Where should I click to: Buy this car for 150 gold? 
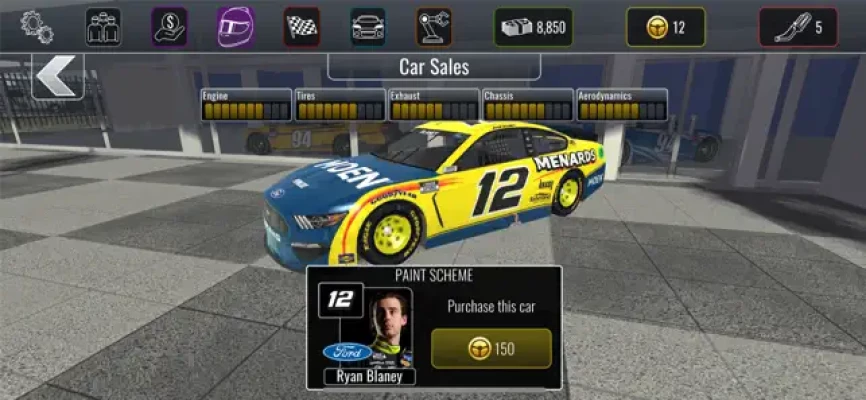point(491,348)
